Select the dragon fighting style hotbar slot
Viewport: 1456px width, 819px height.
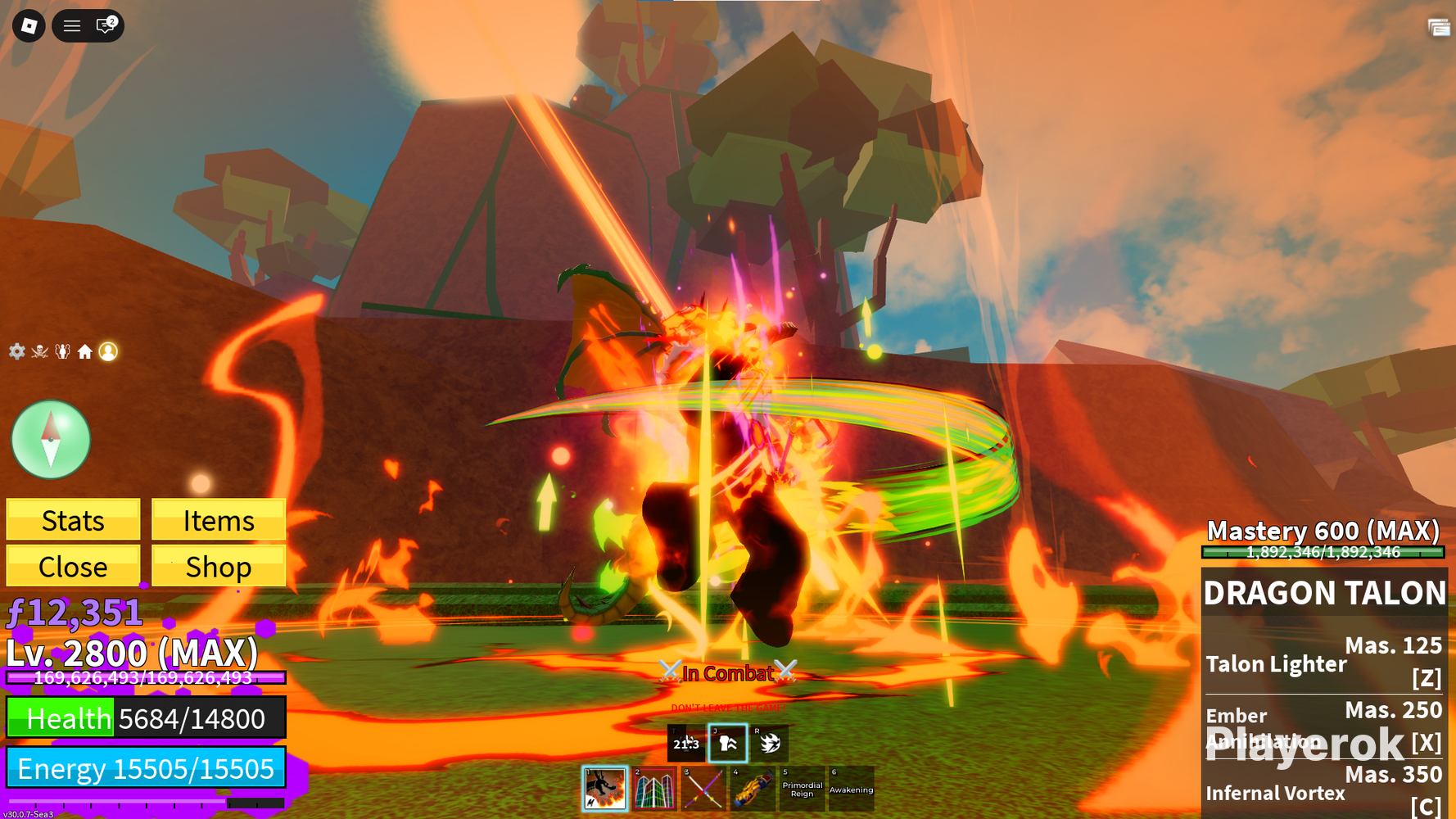[x=605, y=789]
